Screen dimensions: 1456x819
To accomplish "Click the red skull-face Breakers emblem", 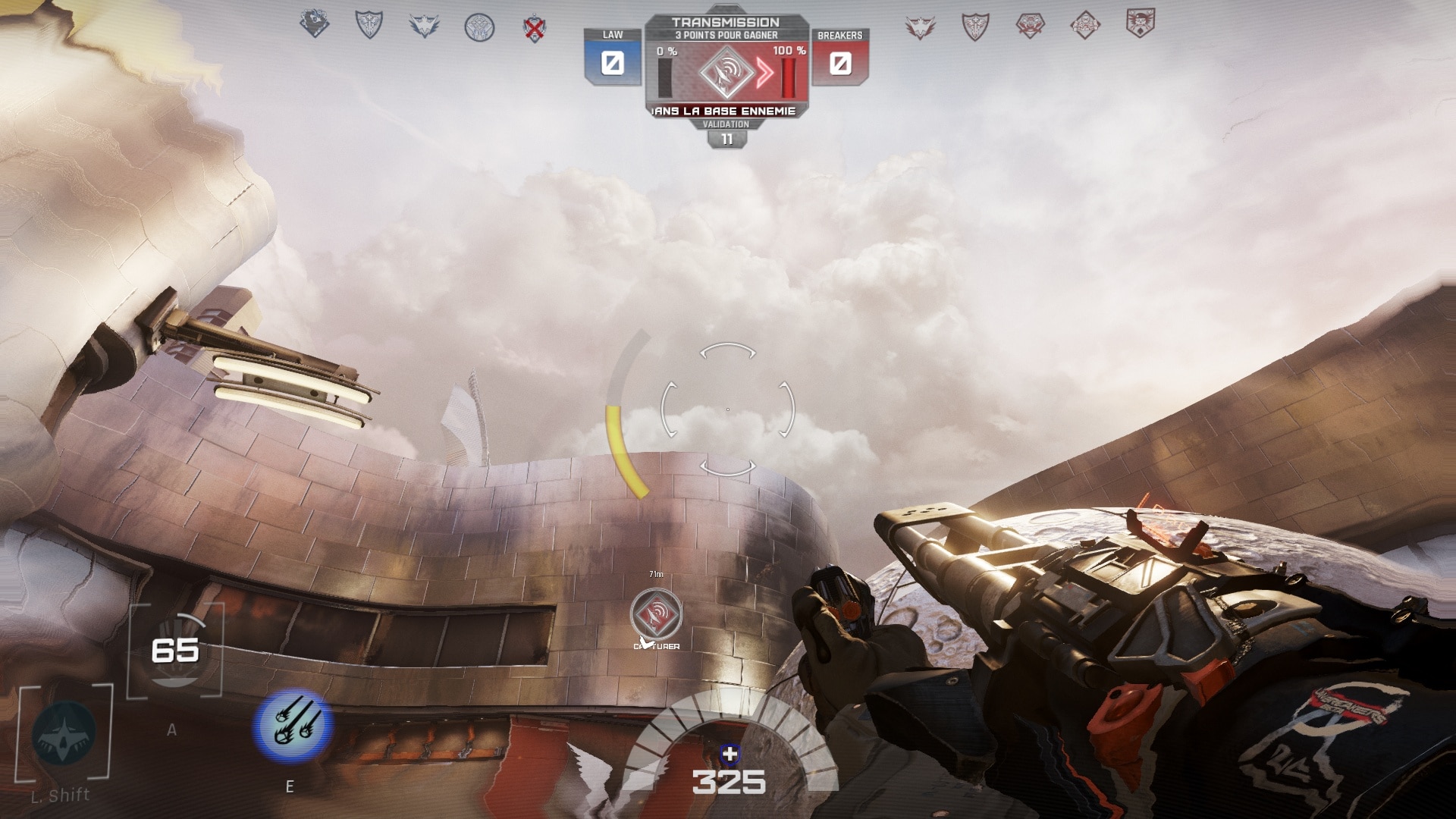I will click(1140, 24).
